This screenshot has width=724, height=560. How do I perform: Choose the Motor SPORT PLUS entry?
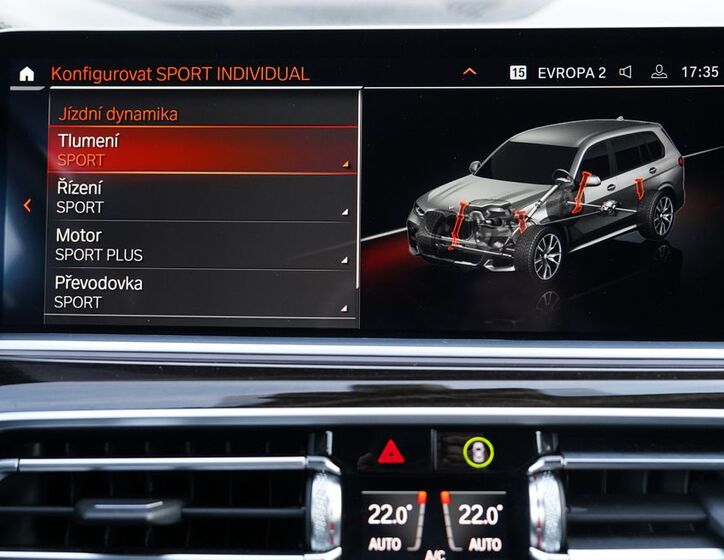(202, 245)
